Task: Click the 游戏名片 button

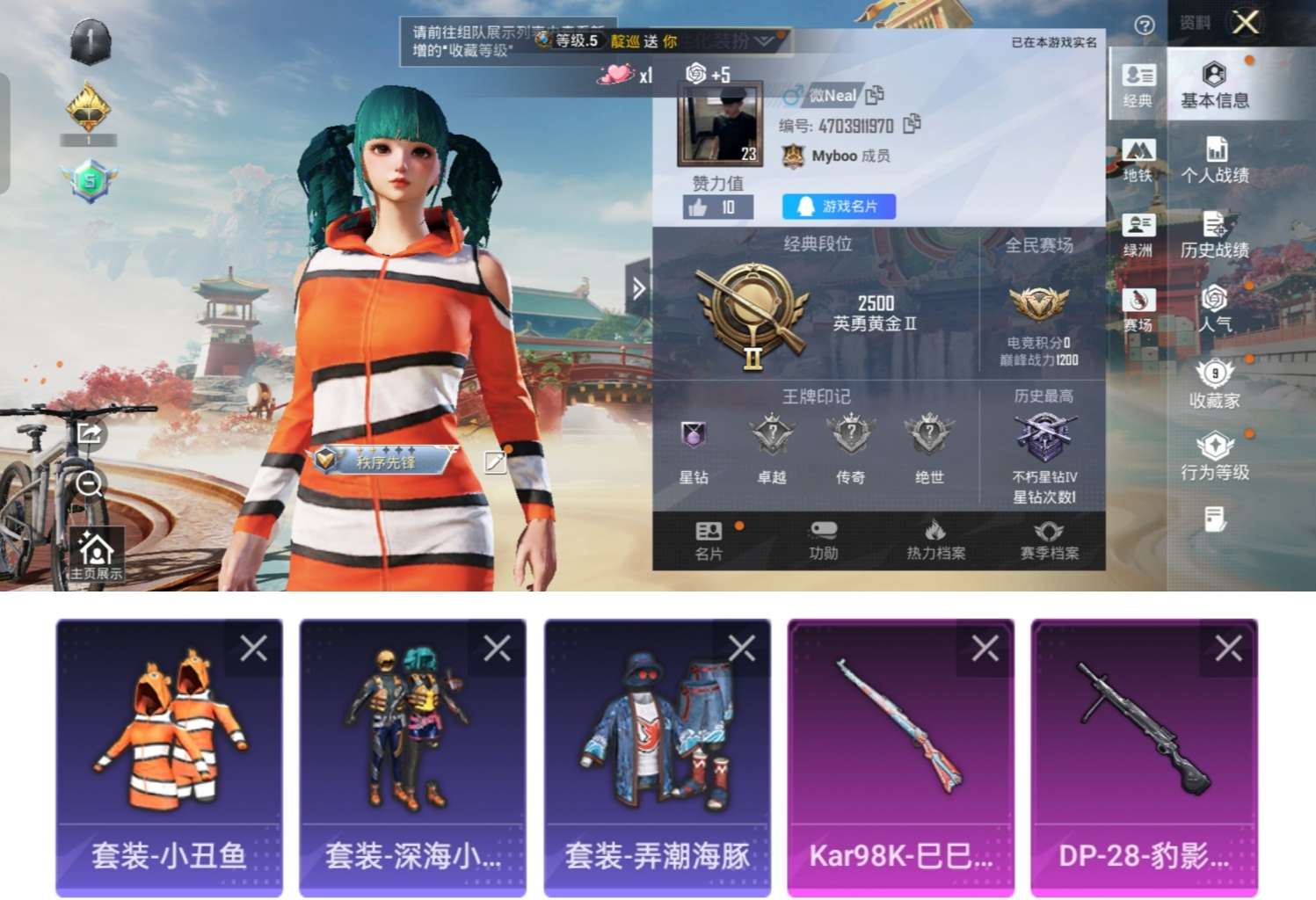Action: click(x=838, y=207)
